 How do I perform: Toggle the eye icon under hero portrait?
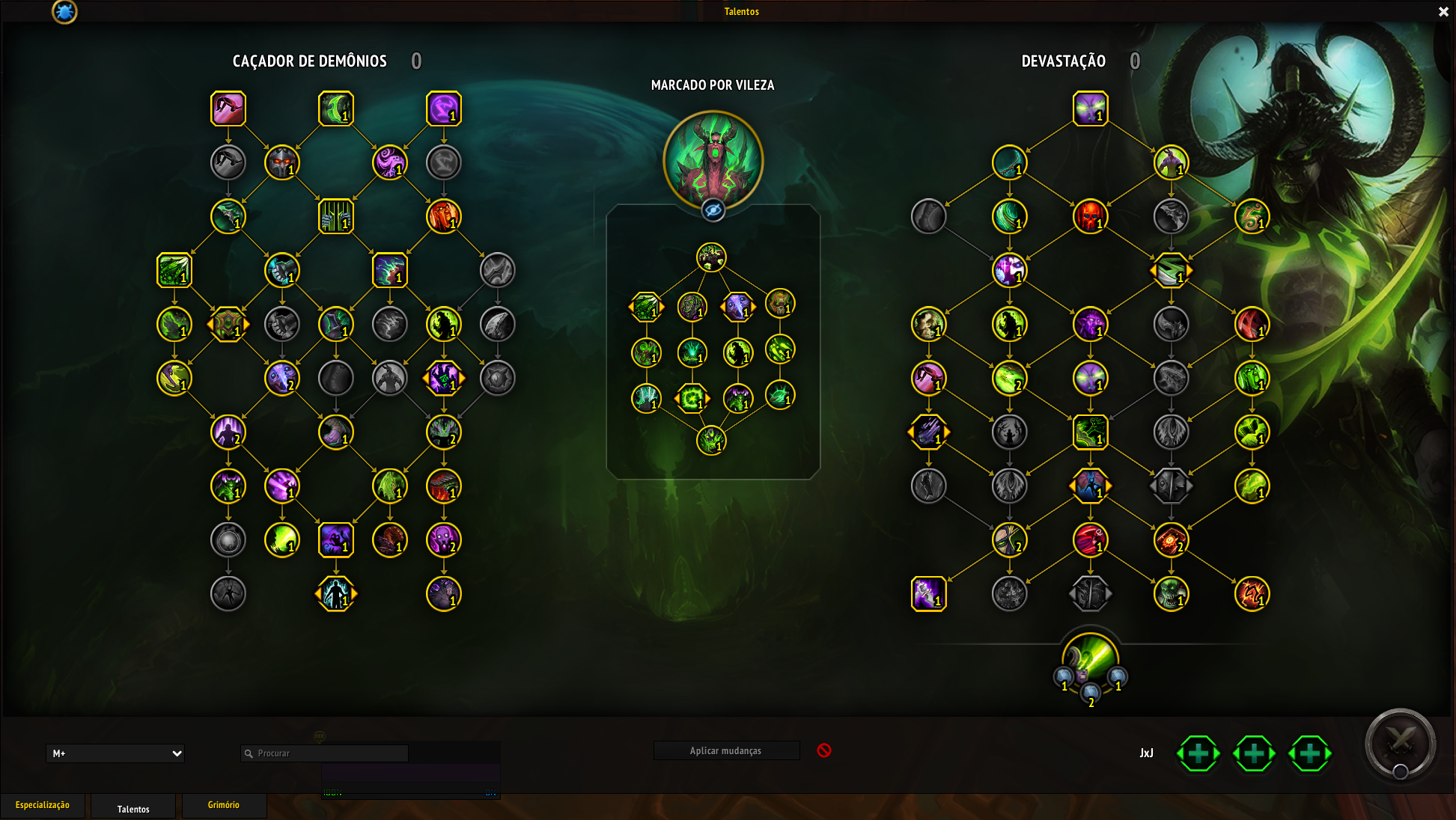pyautogui.click(x=713, y=211)
